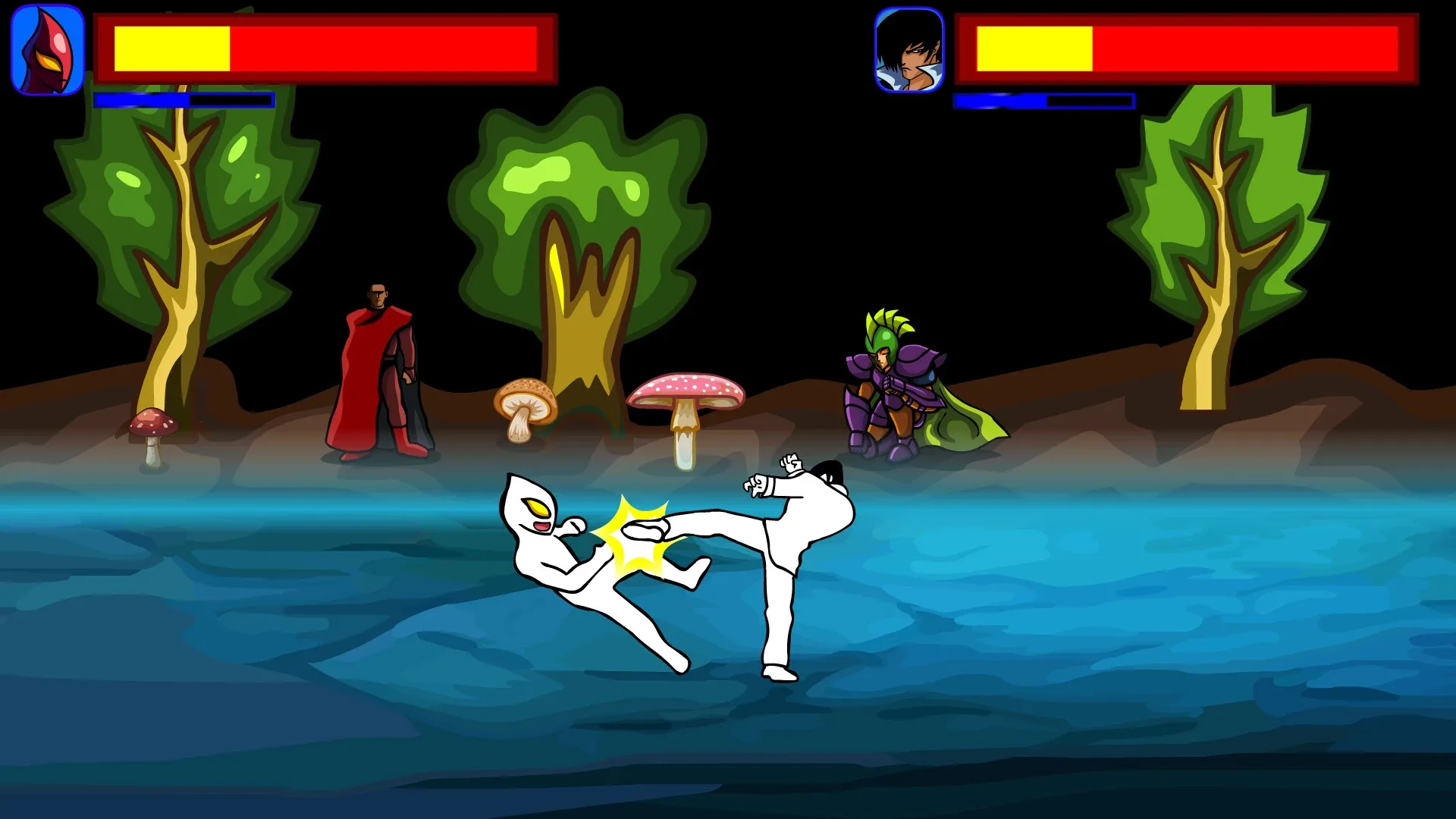The height and width of the screenshot is (819, 1456).
Task: Click the white masked alien fighter
Action: [x=576, y=561]
